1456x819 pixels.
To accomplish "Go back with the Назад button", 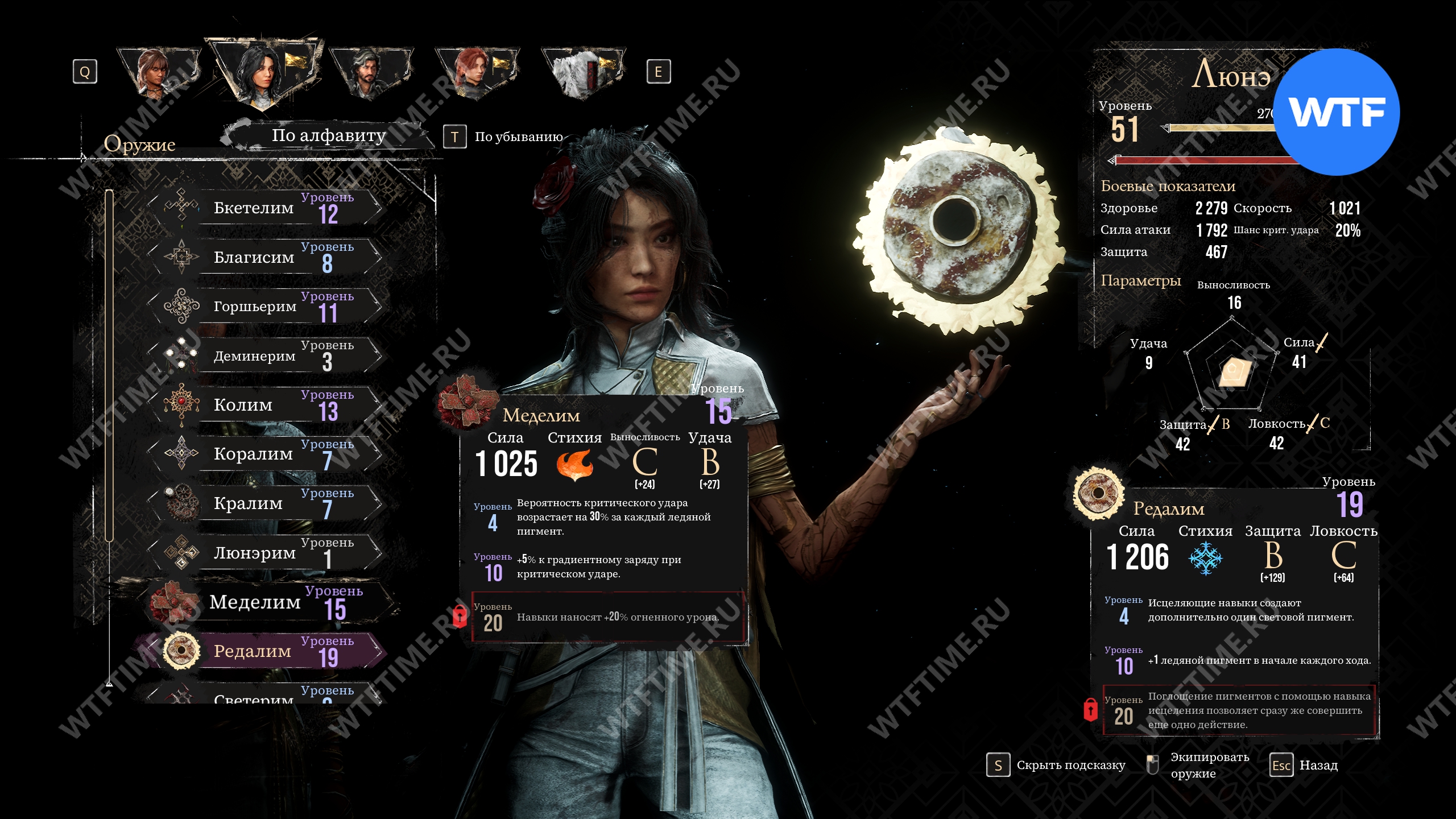I will pos(1305,766).
